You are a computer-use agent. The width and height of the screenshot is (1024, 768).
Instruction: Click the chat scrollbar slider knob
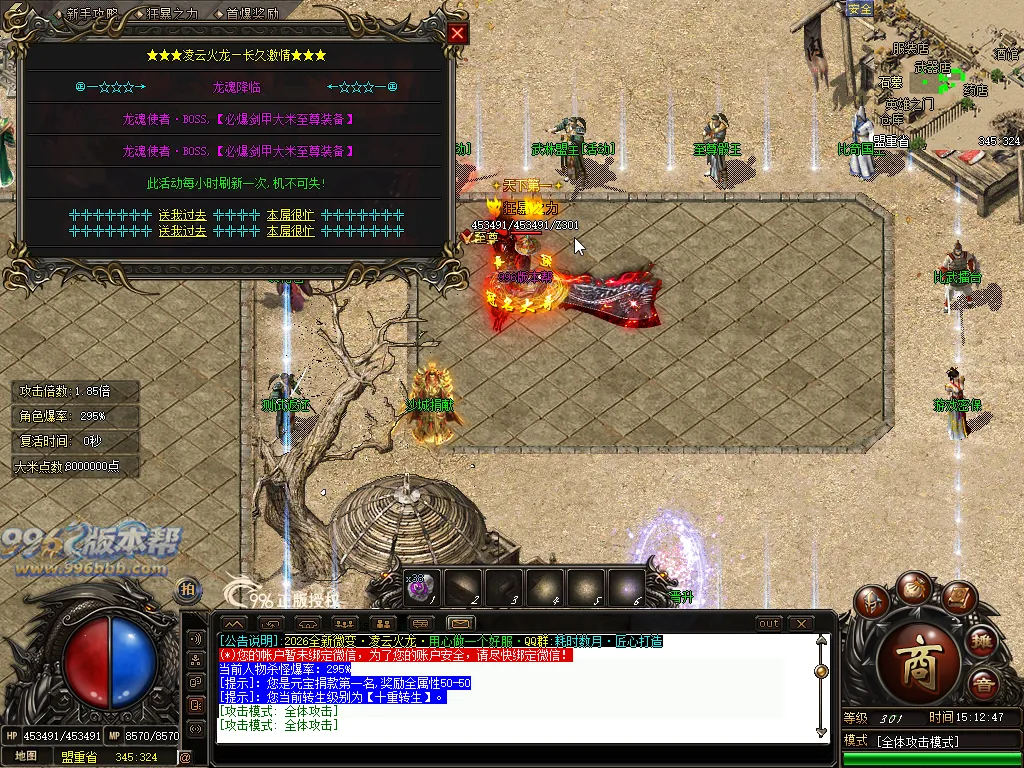pos(822,671)
